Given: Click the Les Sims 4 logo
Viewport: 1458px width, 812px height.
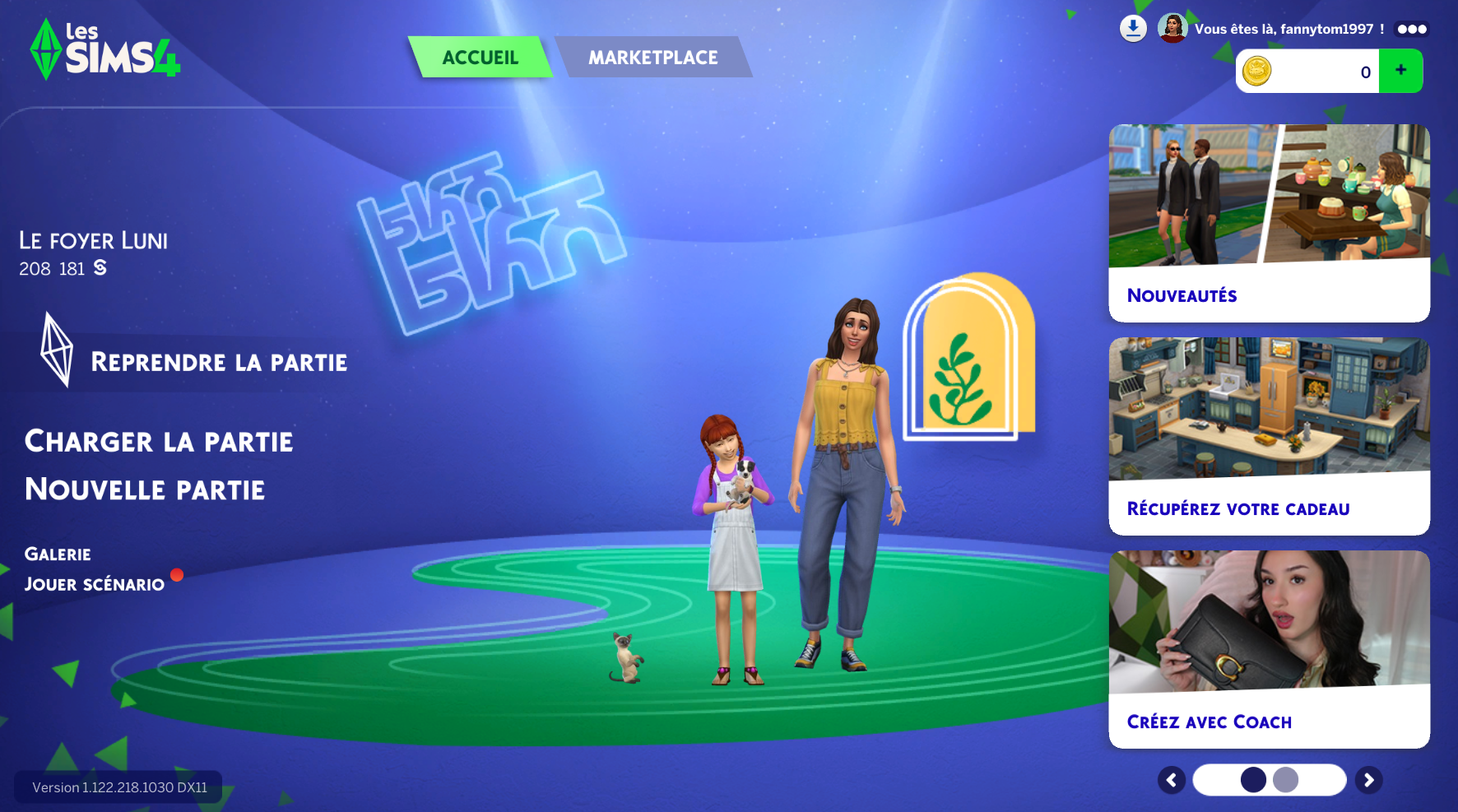Looking at the screenshot, I should point(105,50).
